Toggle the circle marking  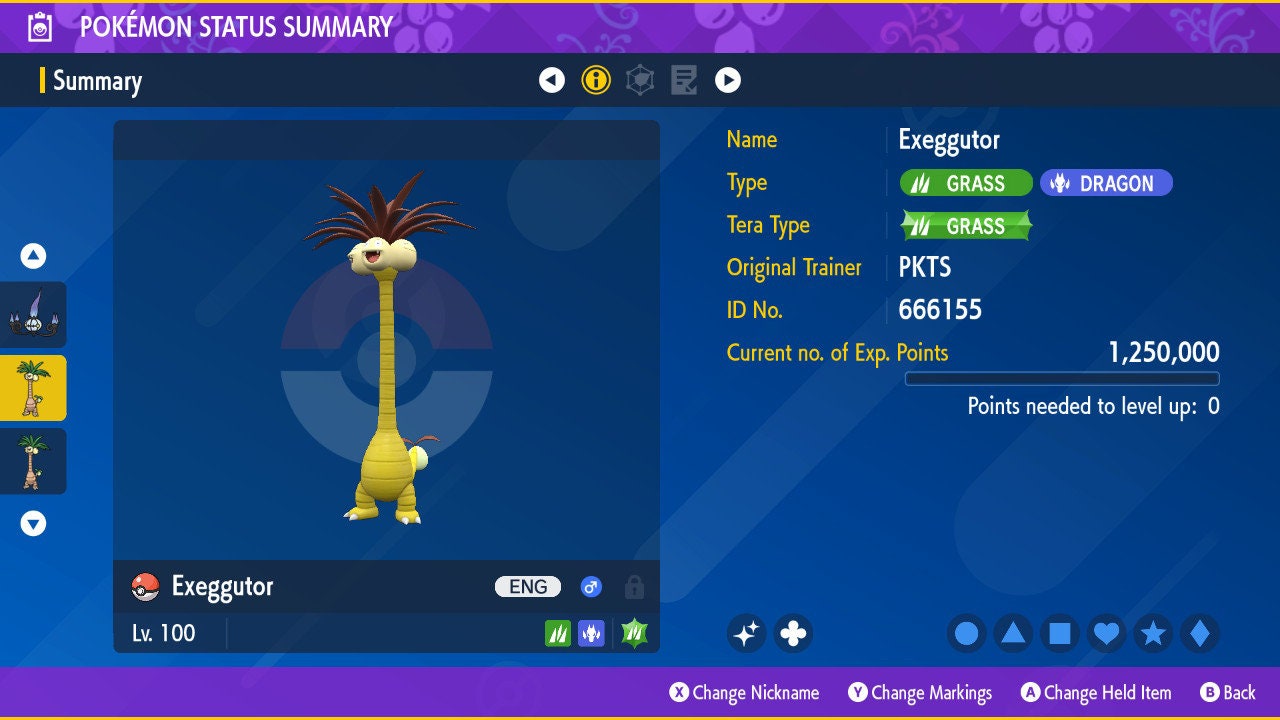[967, 633]
